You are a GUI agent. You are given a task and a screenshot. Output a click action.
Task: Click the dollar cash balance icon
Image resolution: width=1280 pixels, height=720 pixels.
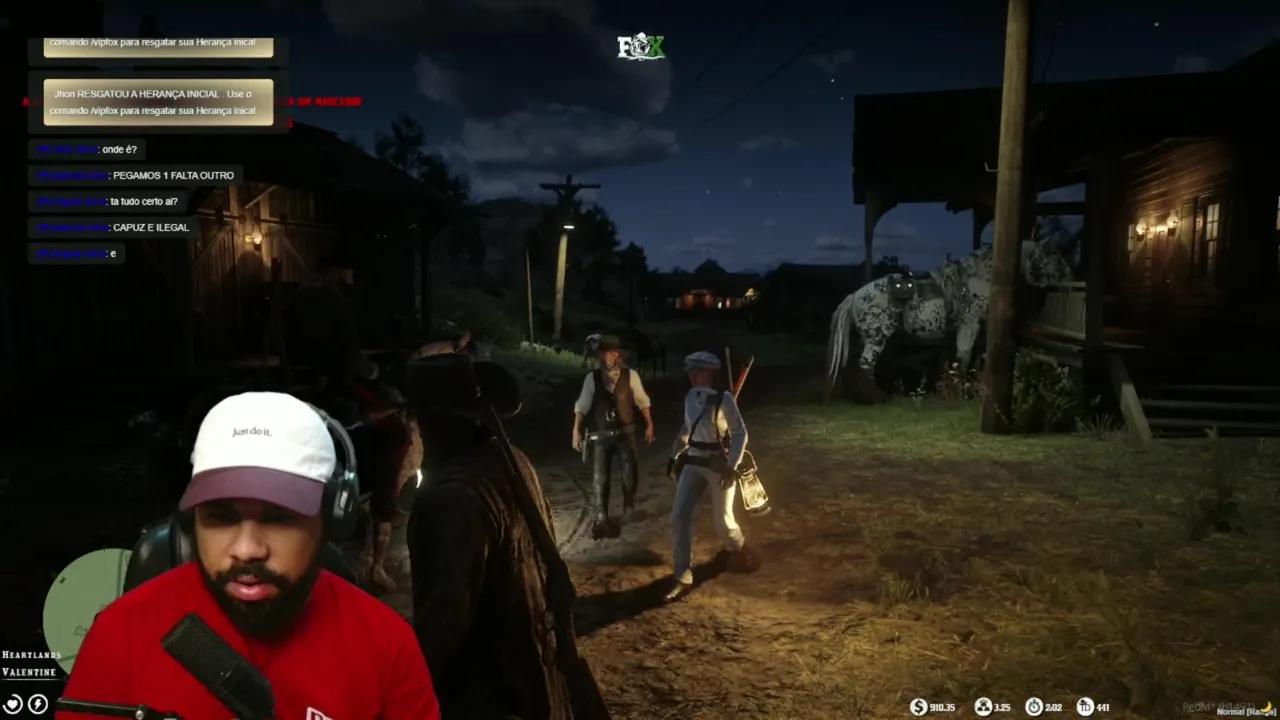(x=918, y=707)
